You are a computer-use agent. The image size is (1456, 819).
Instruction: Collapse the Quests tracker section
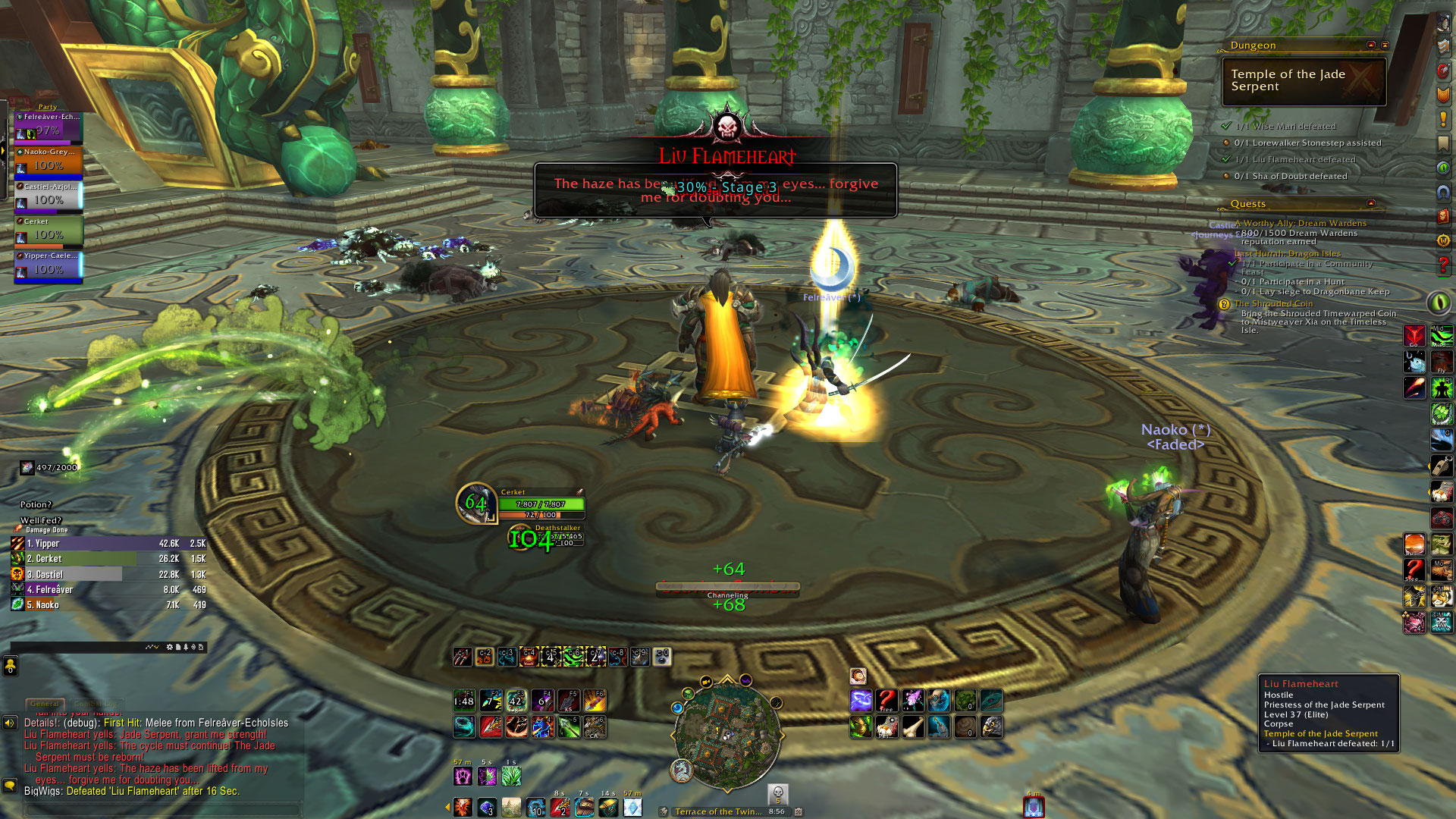pyautogui.click(x=1370, y=203)
